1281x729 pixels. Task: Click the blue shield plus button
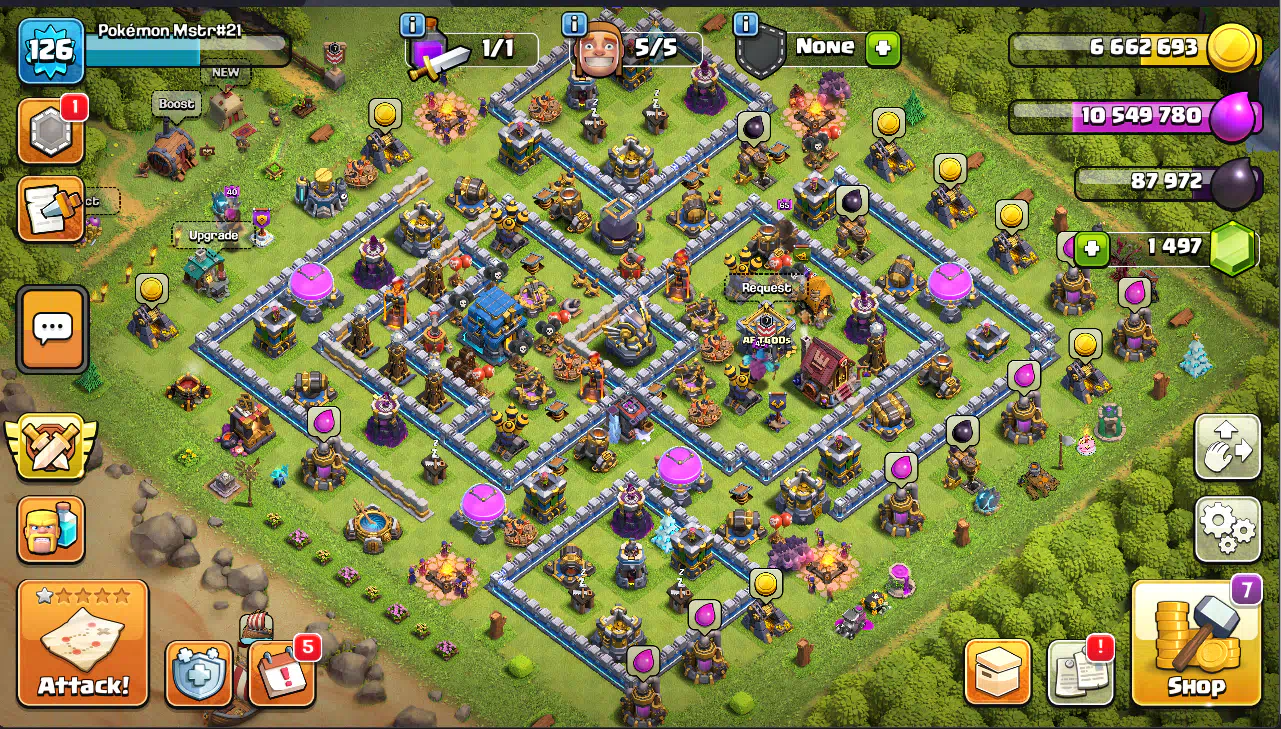tap(199, 673)
